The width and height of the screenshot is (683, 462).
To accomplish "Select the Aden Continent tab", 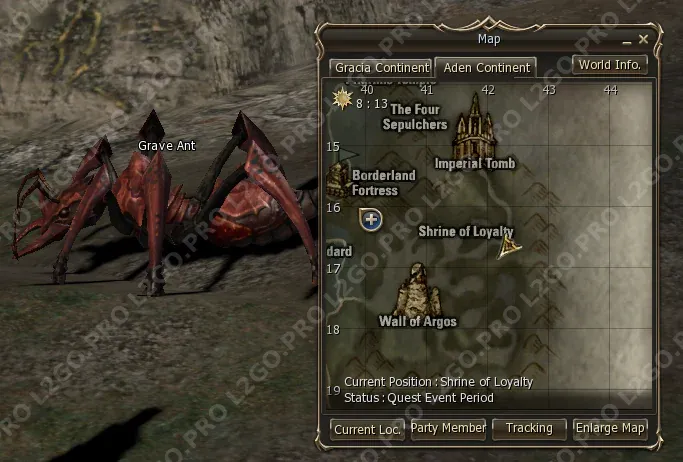I will tap(485, 68).
